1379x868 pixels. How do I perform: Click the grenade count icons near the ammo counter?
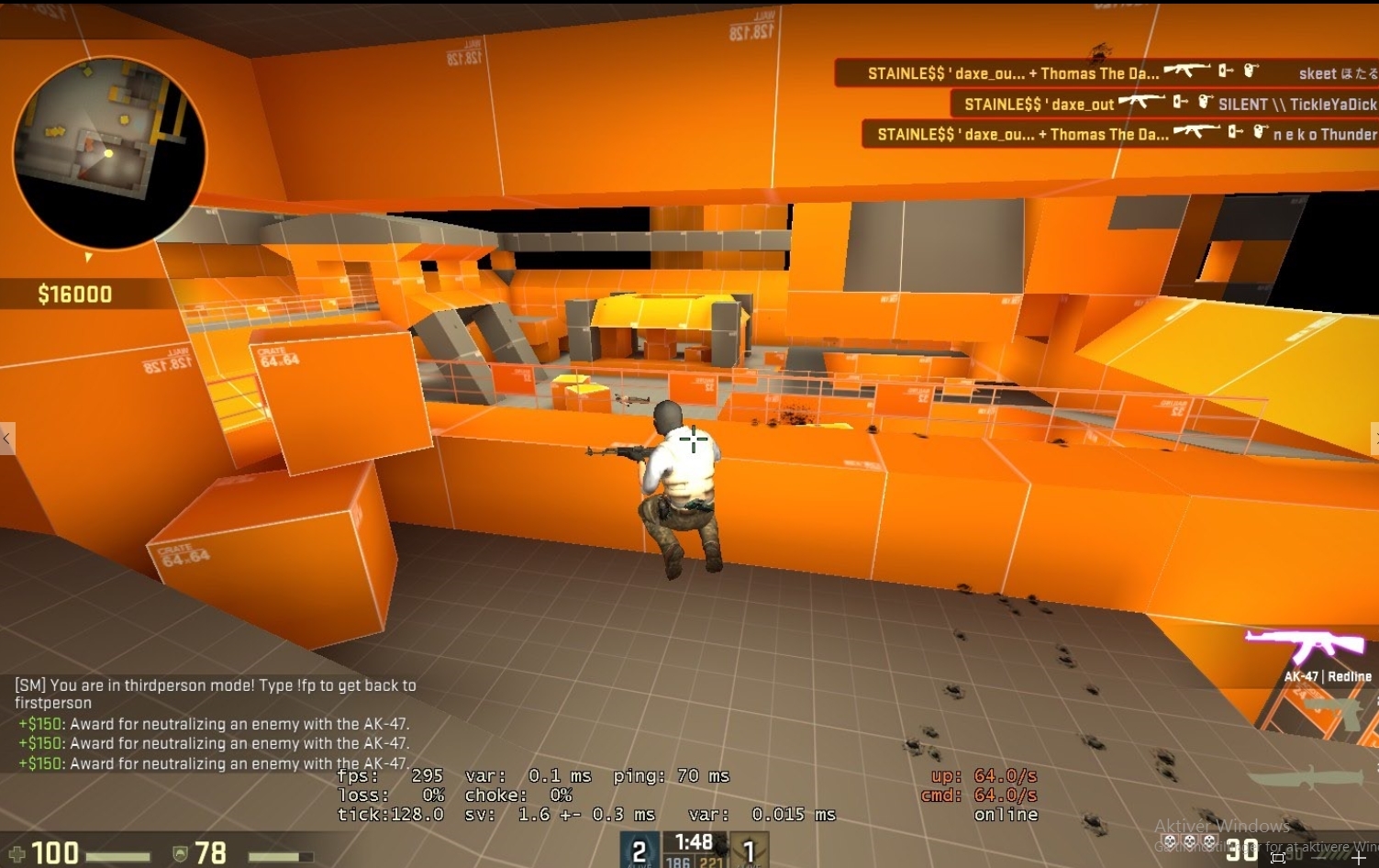(1188, 840)
